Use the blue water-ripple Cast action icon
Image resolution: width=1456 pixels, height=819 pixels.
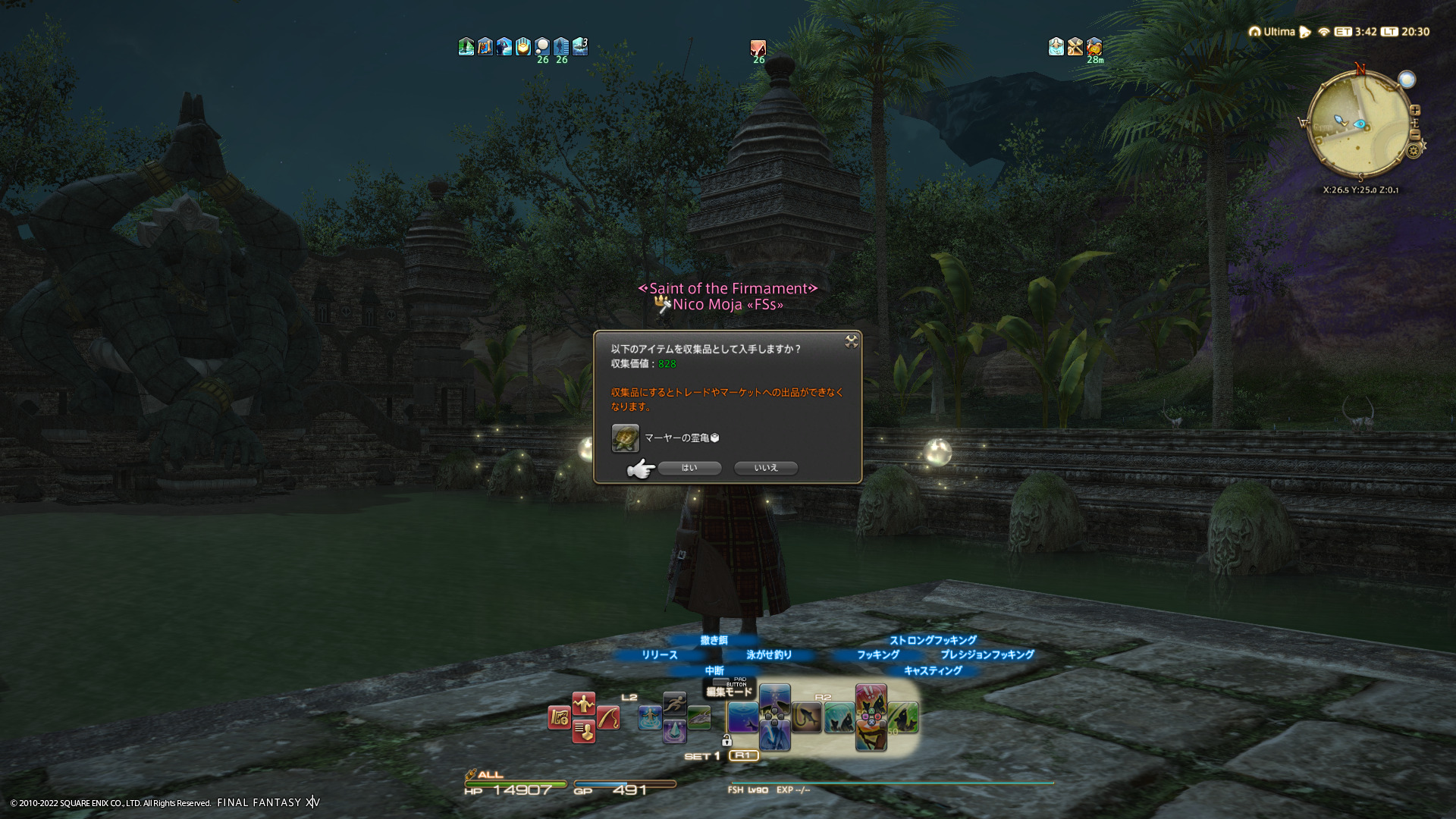(742, 717)
